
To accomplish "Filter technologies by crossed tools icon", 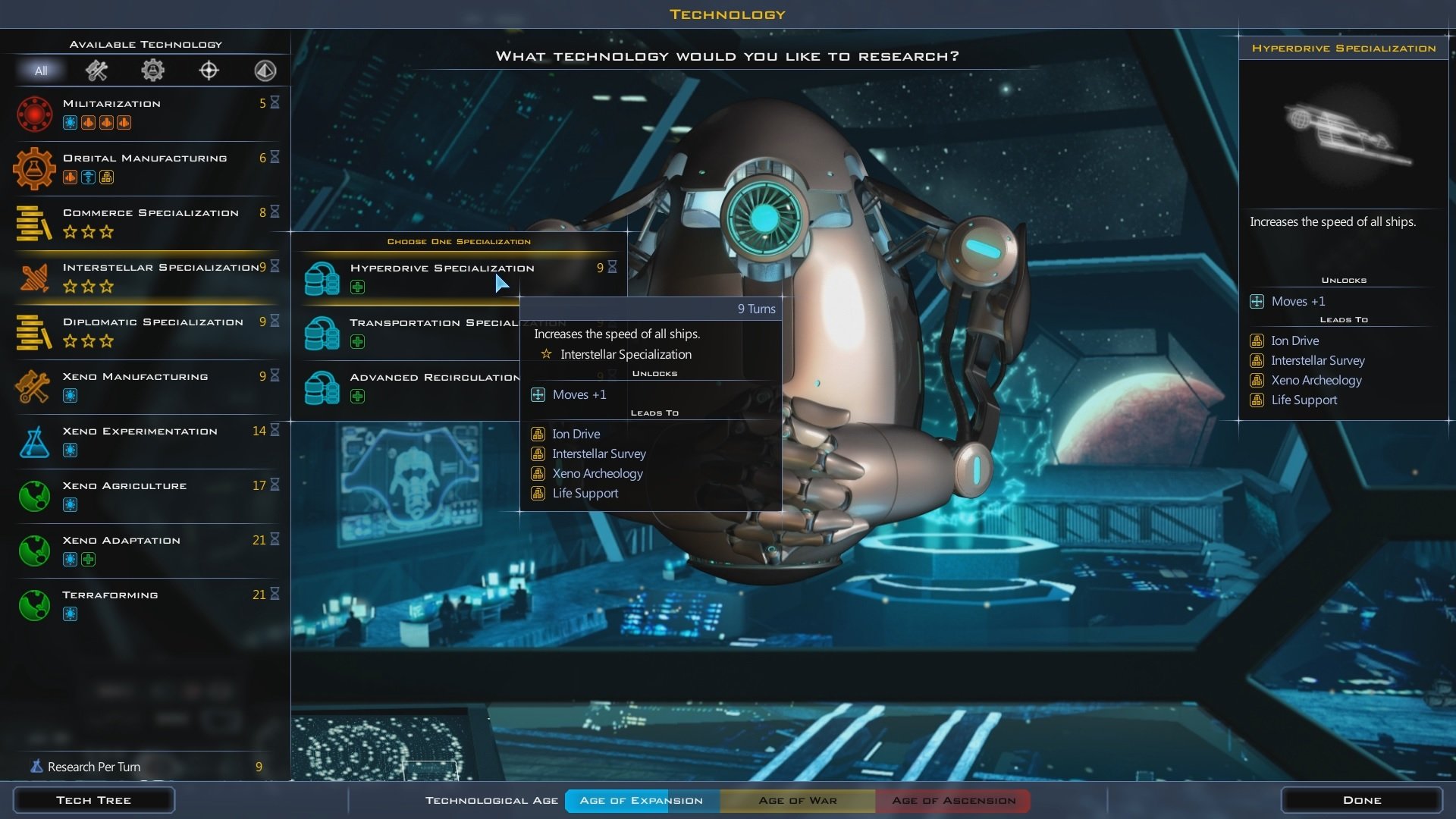I will [x=96, y=71].
